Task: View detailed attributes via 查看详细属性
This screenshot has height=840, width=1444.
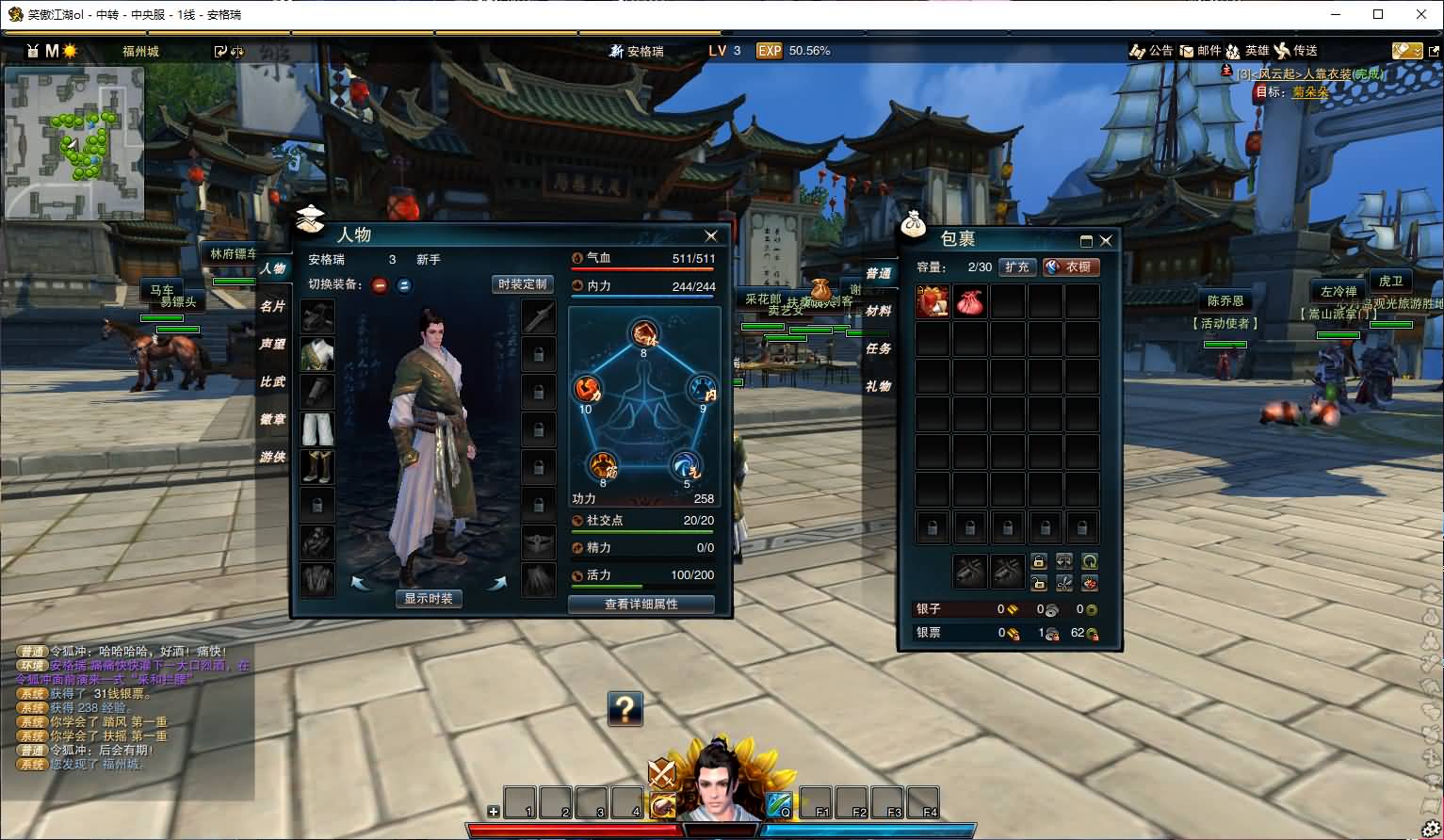Action: [x=641, y=604]
